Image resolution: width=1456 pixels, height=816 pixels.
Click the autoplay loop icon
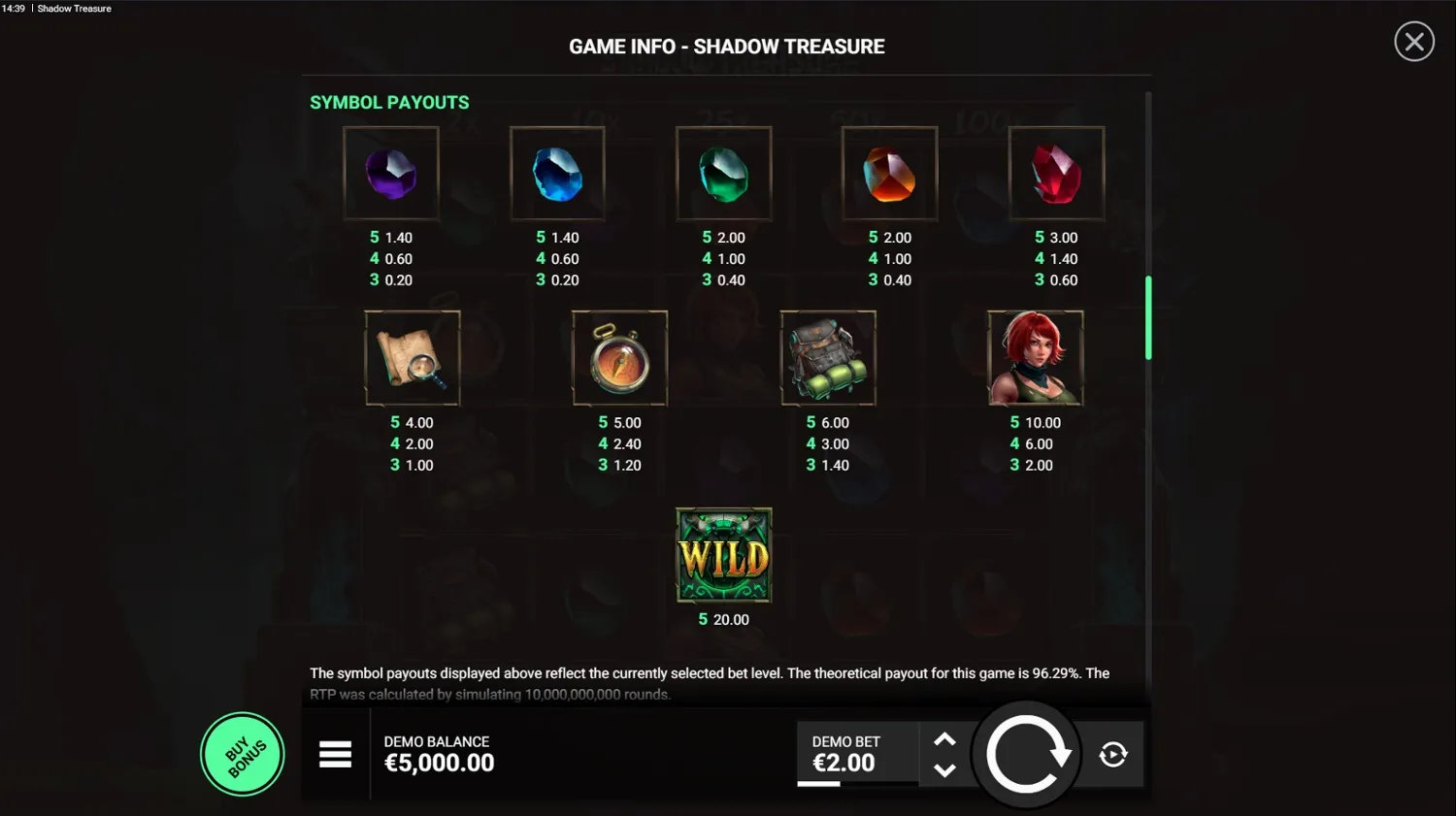[x=1112, y=754]
